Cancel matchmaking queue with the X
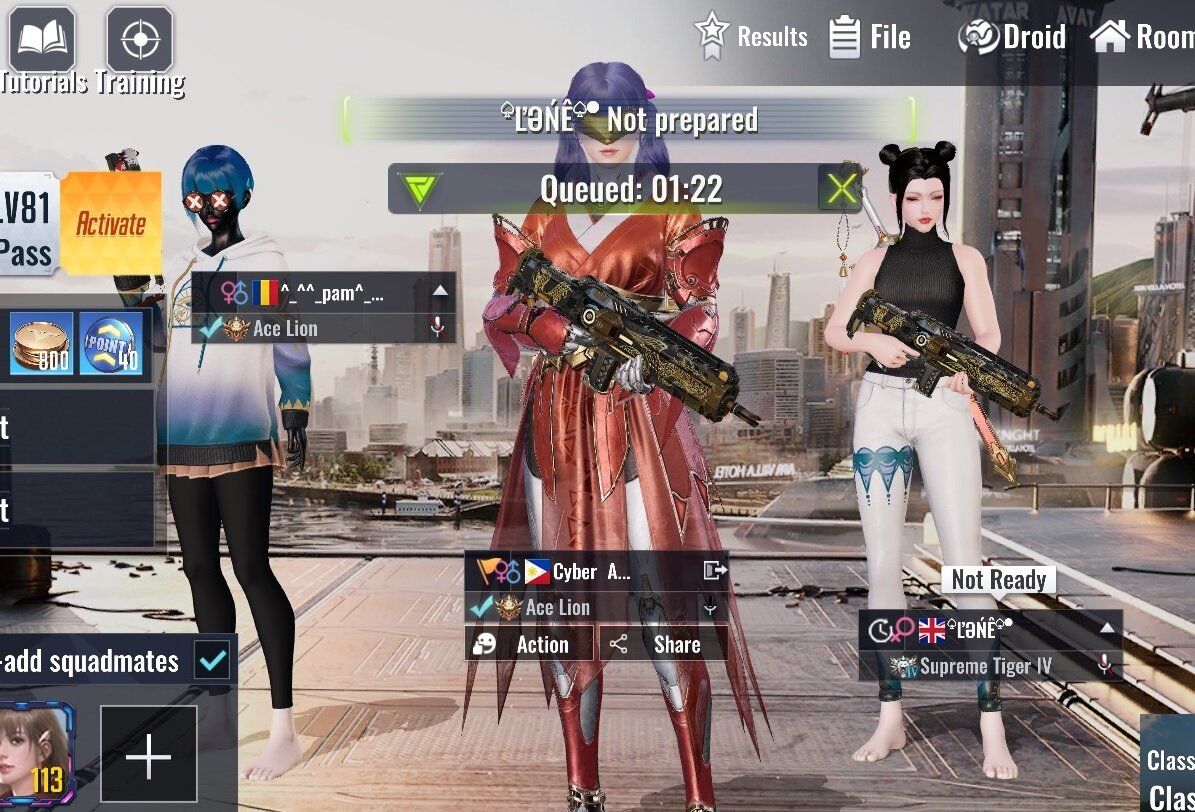1195x812 pixels. tap(841, 189)
